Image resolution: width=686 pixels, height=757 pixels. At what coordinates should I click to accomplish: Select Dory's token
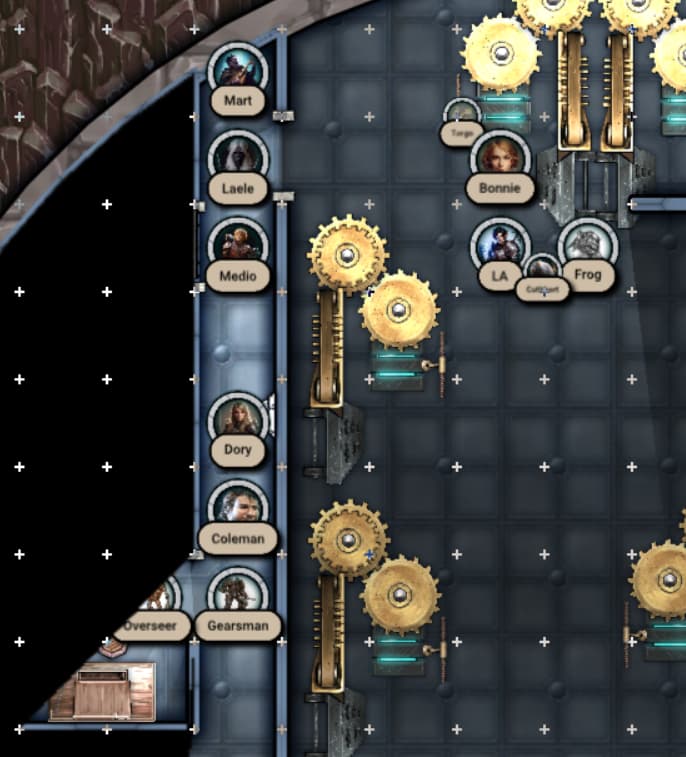(x=238, y=420)
